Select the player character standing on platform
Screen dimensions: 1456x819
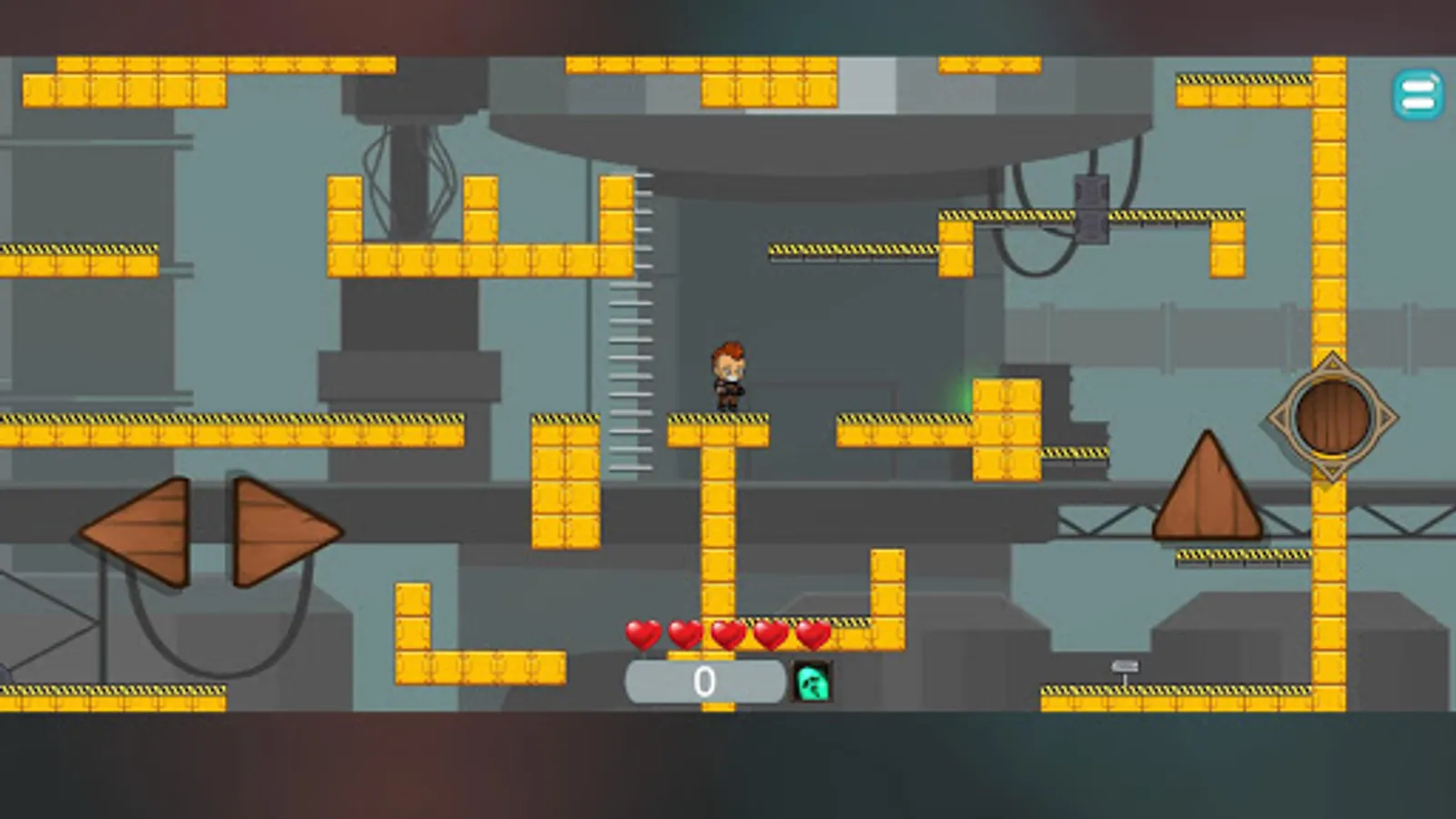point(728,376)
